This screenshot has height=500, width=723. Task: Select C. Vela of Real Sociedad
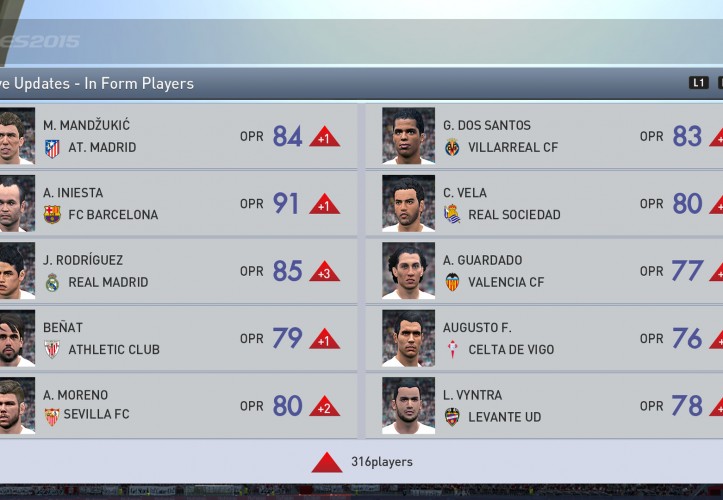click(x=545, y=203)
